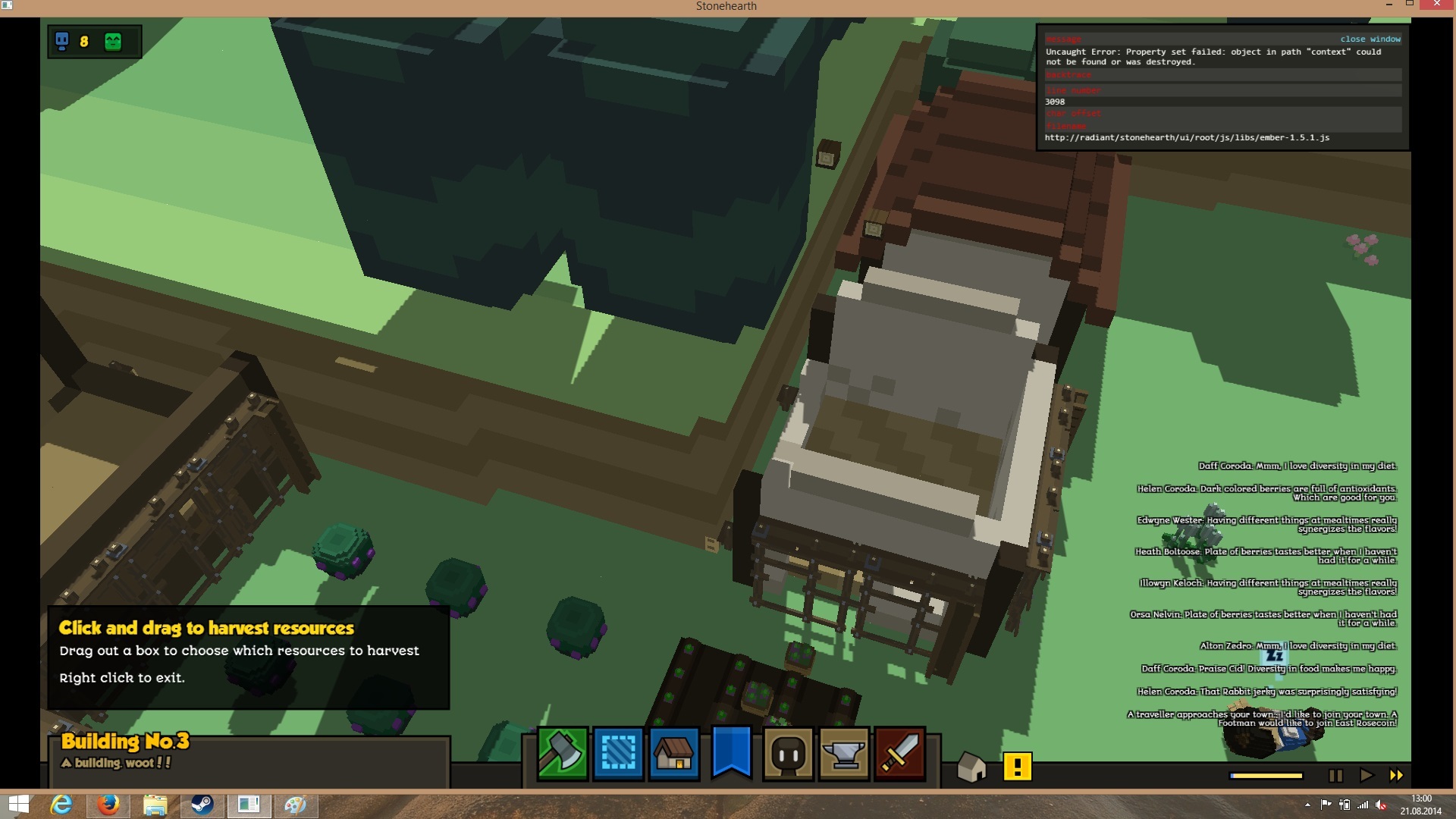Click the small grey house icon
1456x819 pixels.
[971, 767]
